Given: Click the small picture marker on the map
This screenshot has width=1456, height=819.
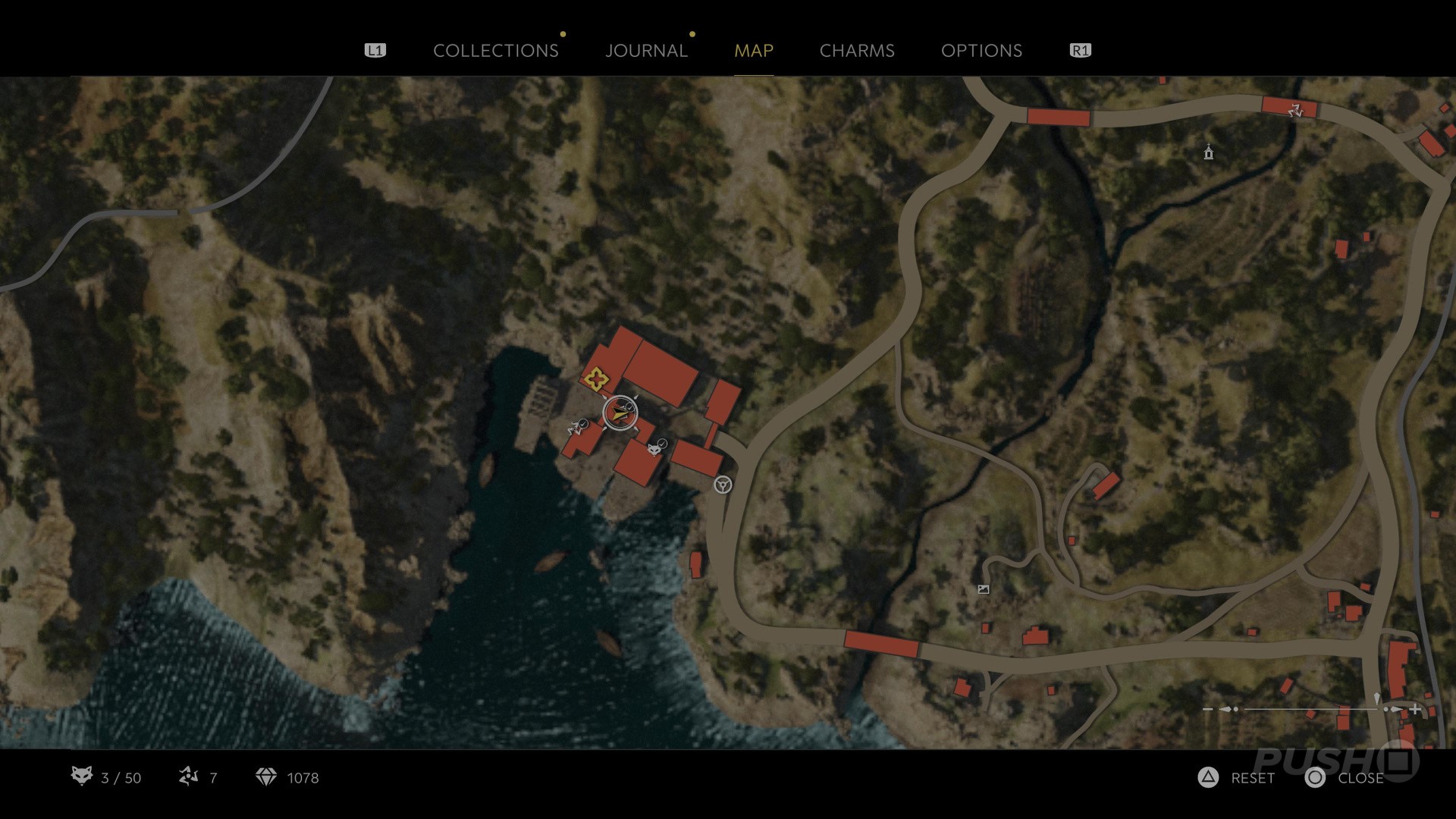Looking at the screenshot, I should tap(984, 589).
